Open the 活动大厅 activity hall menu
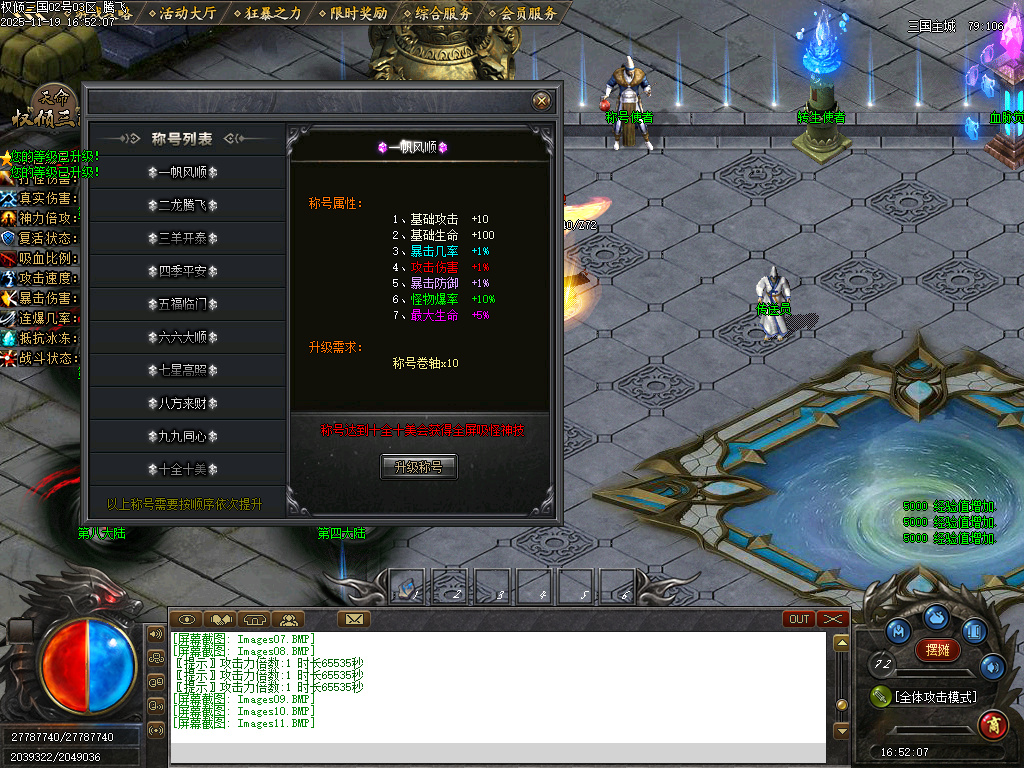 point(187,13)
